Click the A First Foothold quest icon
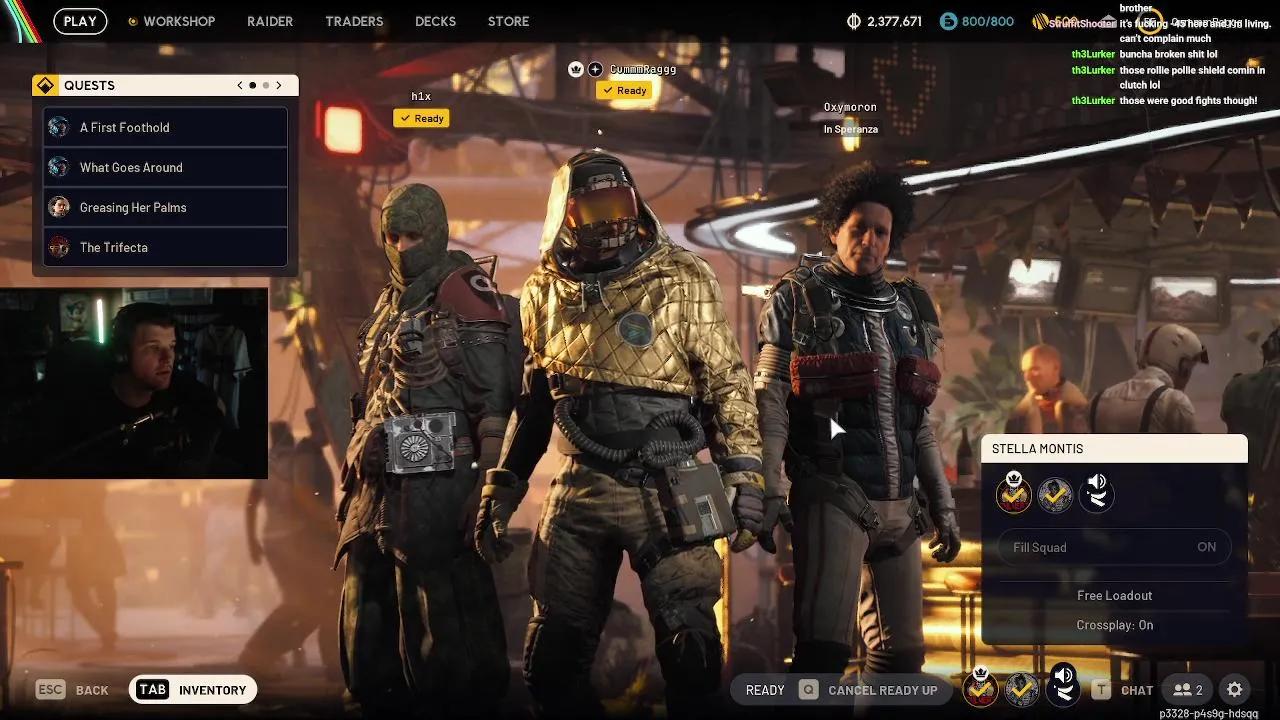The image size is (1280, 720). tap(59, 127)
